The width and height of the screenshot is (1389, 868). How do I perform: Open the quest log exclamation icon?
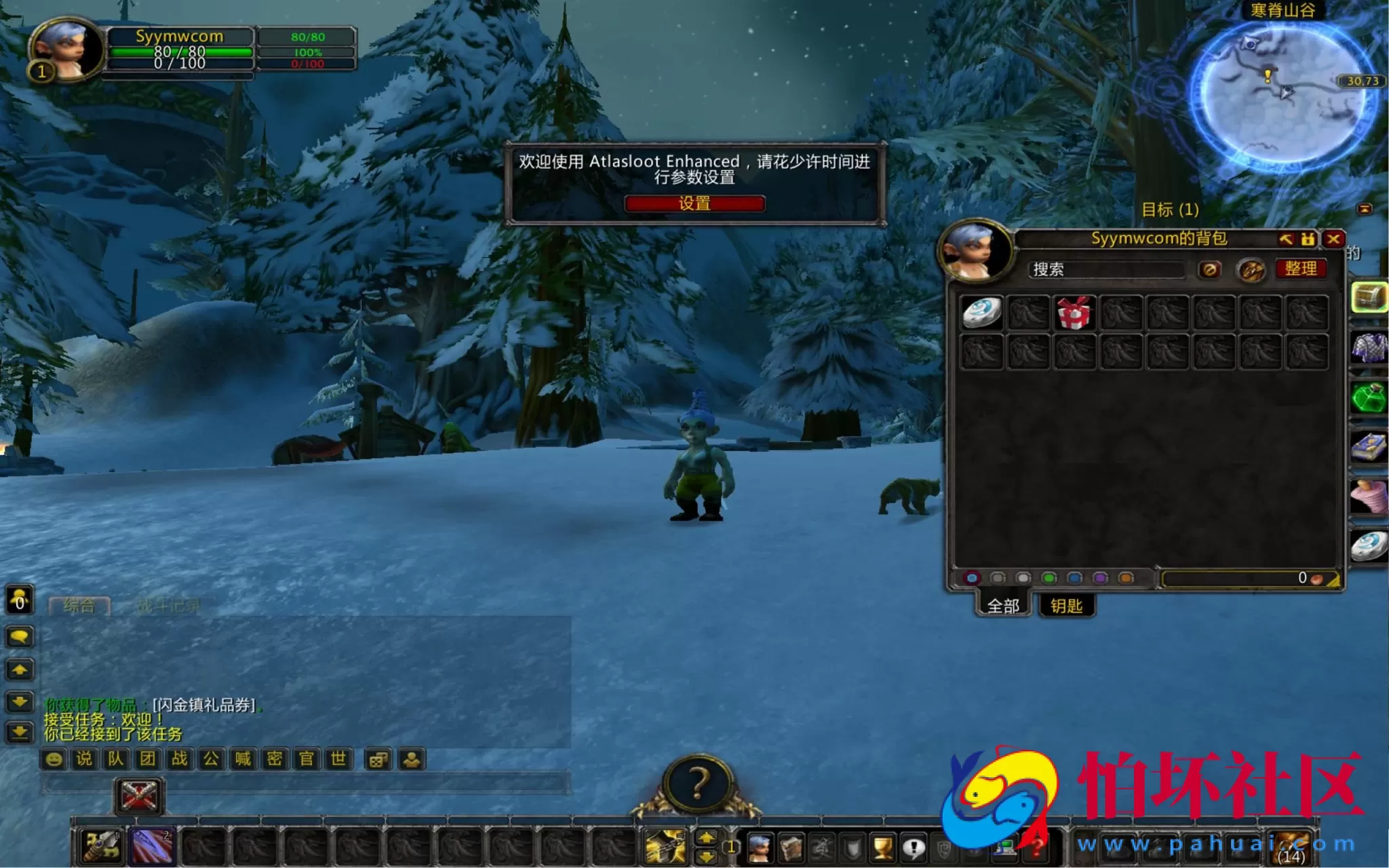[914, 848]
